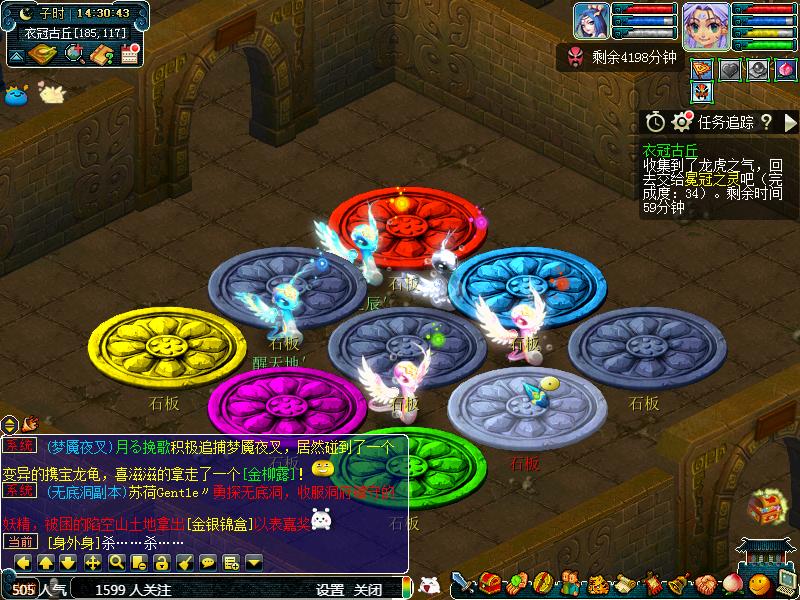Open the 设置 settings link
Viewport: 800px width, 600px height.
(x=330, y=590)
